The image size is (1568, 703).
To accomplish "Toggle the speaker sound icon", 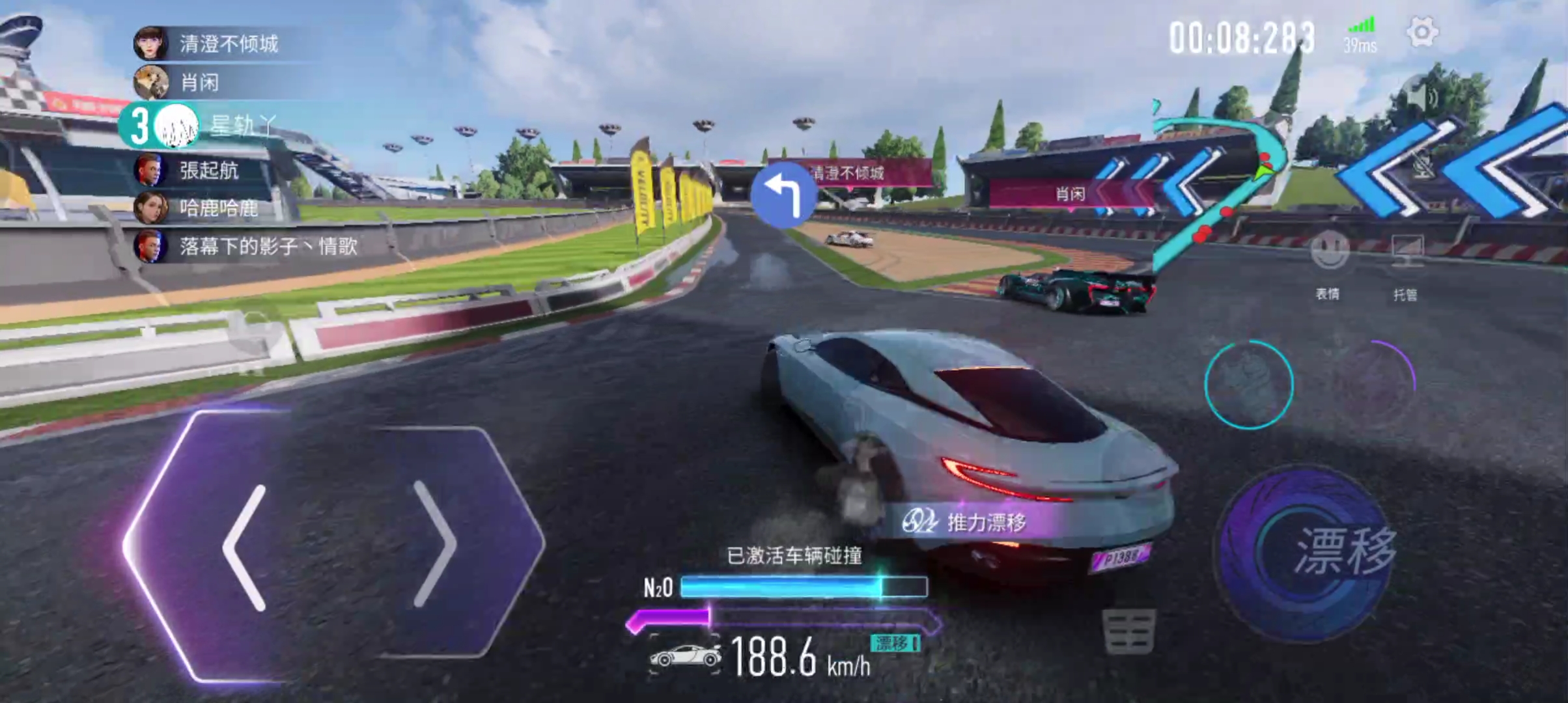I will tap(1421, 98).
